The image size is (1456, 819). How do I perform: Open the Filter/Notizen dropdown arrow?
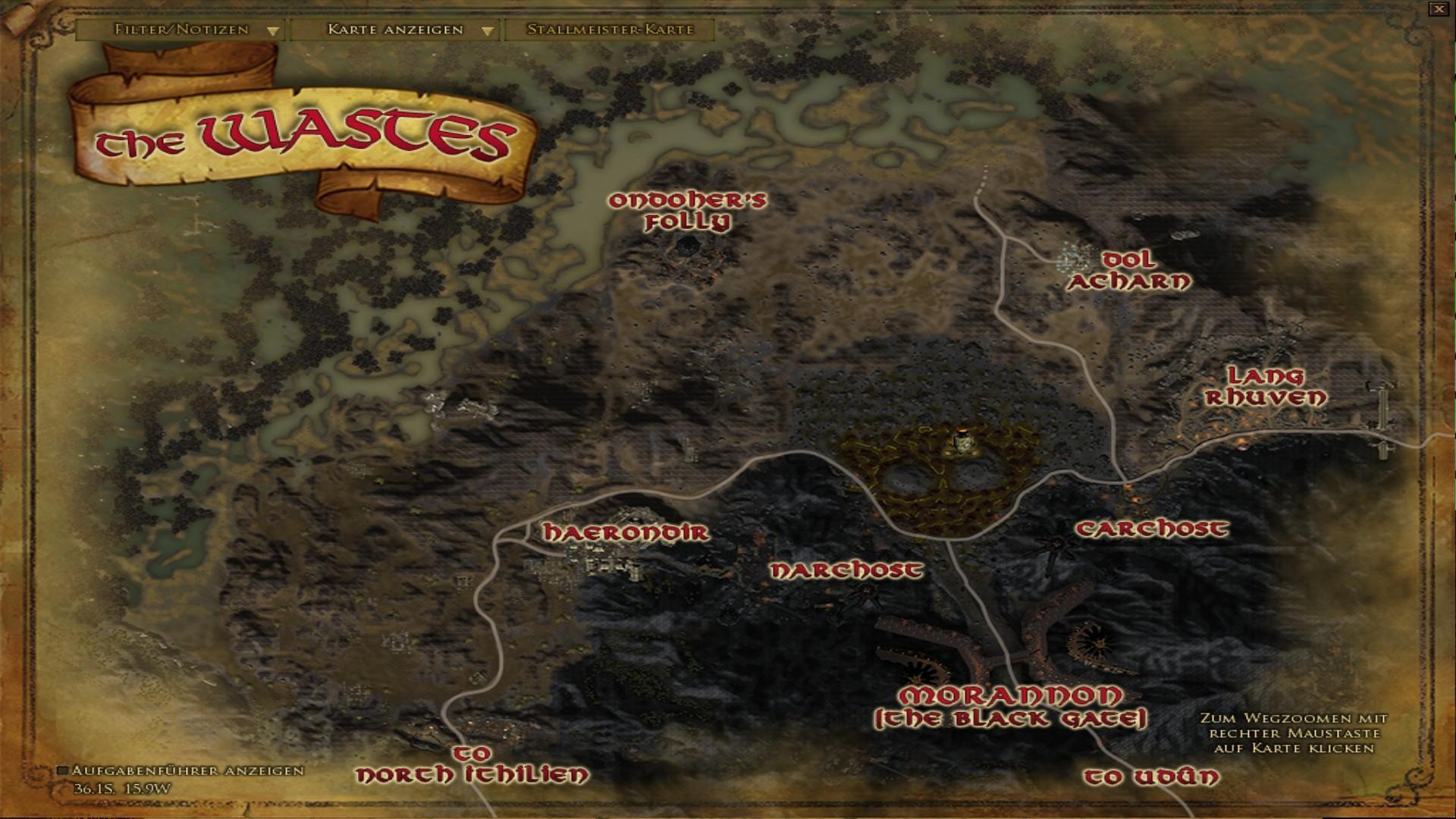[271, 32]
